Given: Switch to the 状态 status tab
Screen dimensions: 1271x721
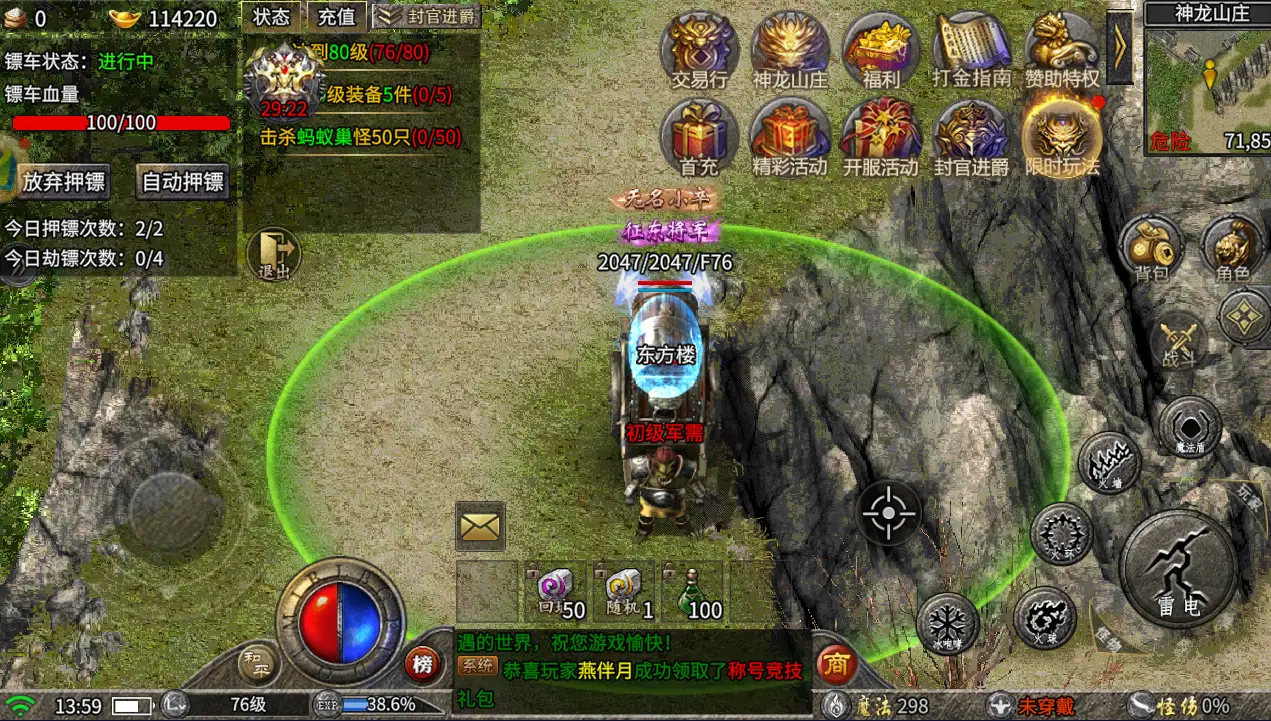Looking at the screenshot, I should [x=271, y=16].
